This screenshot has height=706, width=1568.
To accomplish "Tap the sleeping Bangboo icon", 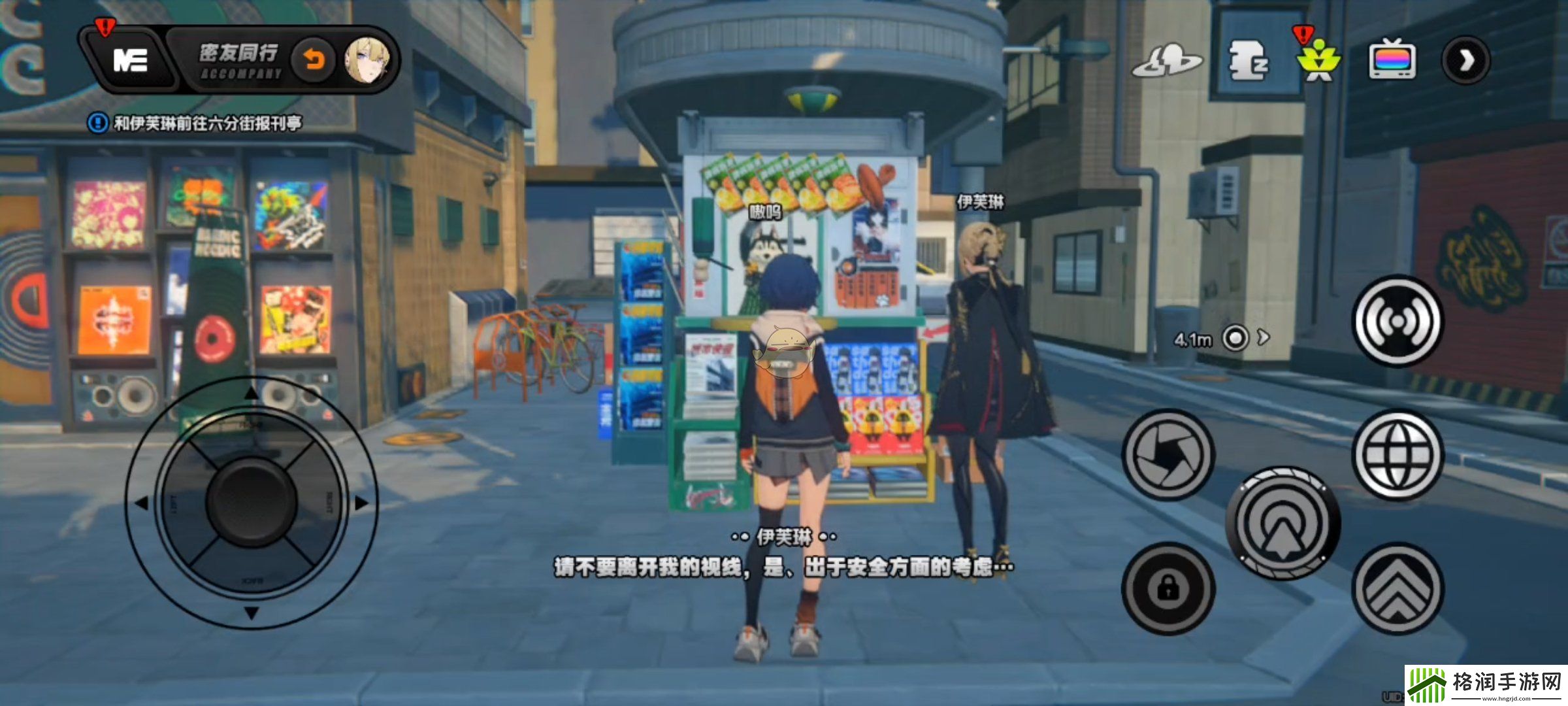I will [x=1248, y=61].
